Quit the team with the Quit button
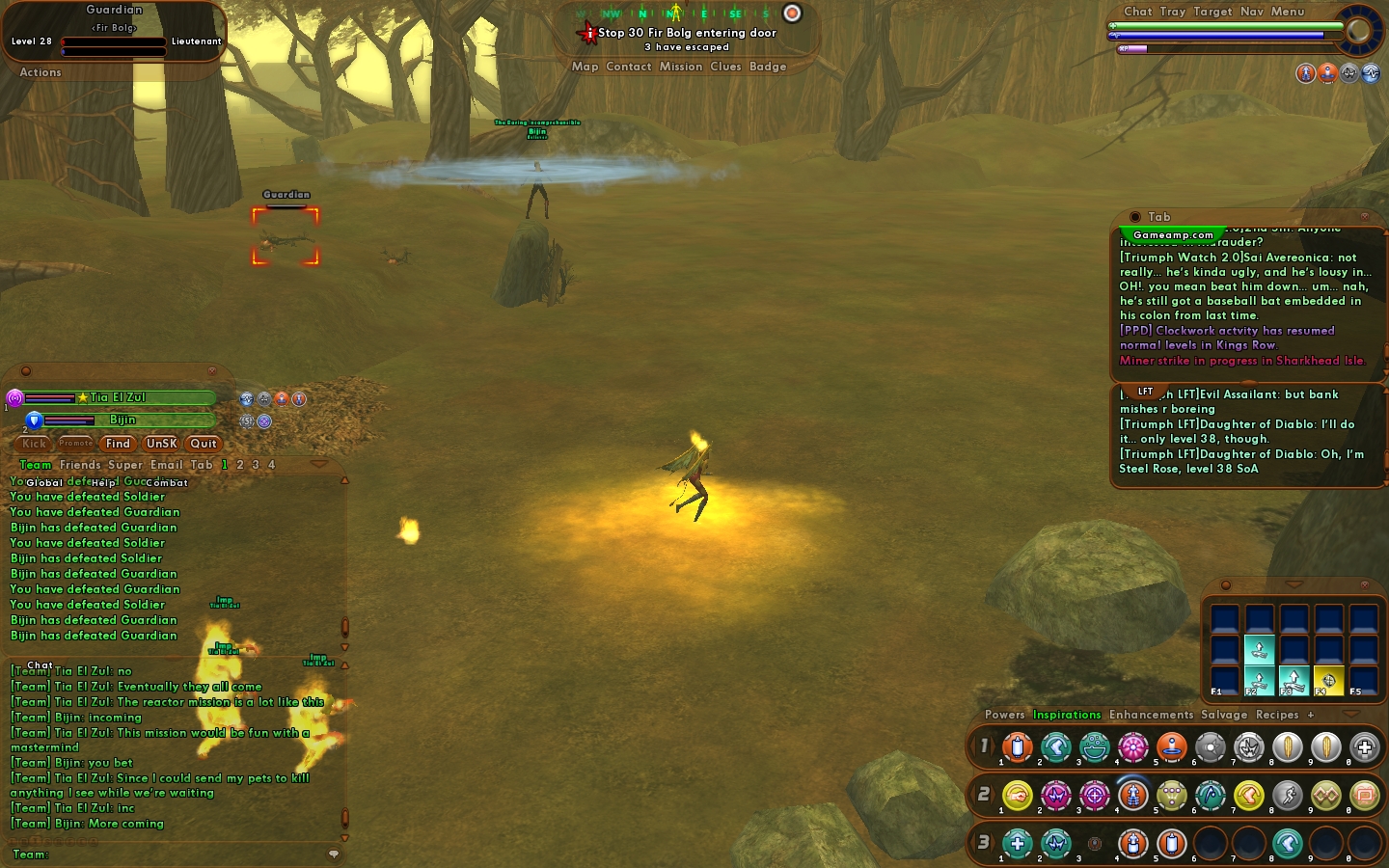The width and height of the screenshot is (1389, 868). tap(204, 444)
